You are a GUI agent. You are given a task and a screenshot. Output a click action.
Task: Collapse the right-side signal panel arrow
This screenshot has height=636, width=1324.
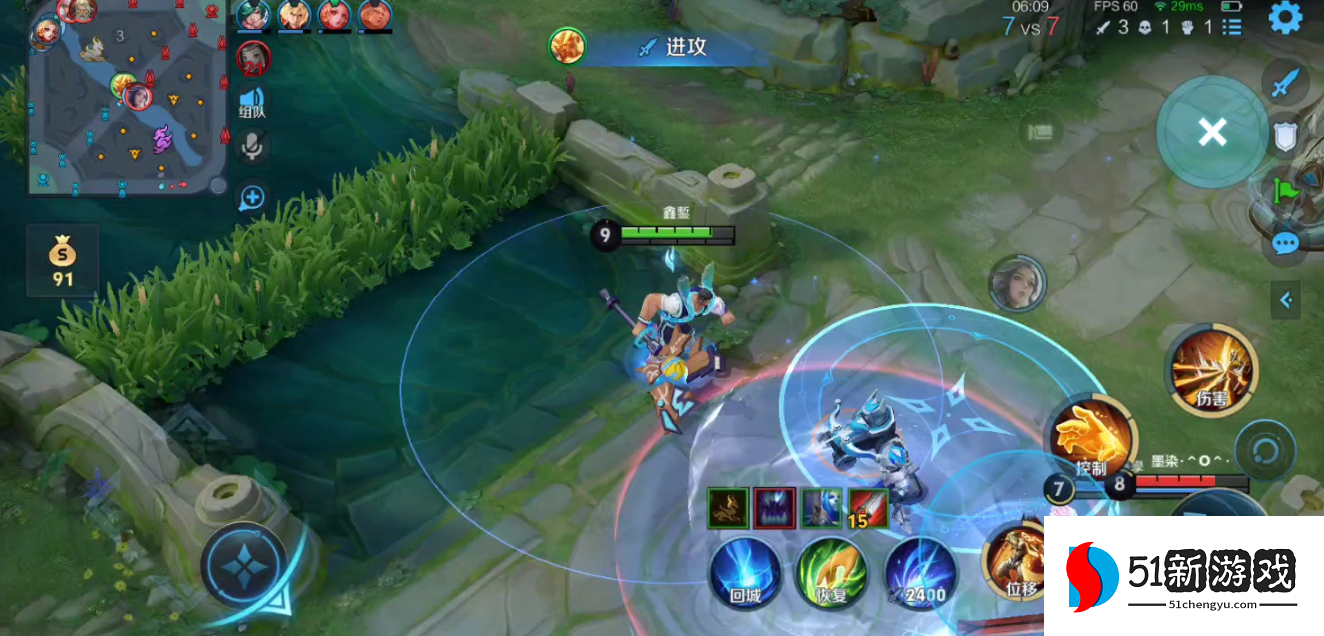pyautogui.click(x=1286, y=298)
